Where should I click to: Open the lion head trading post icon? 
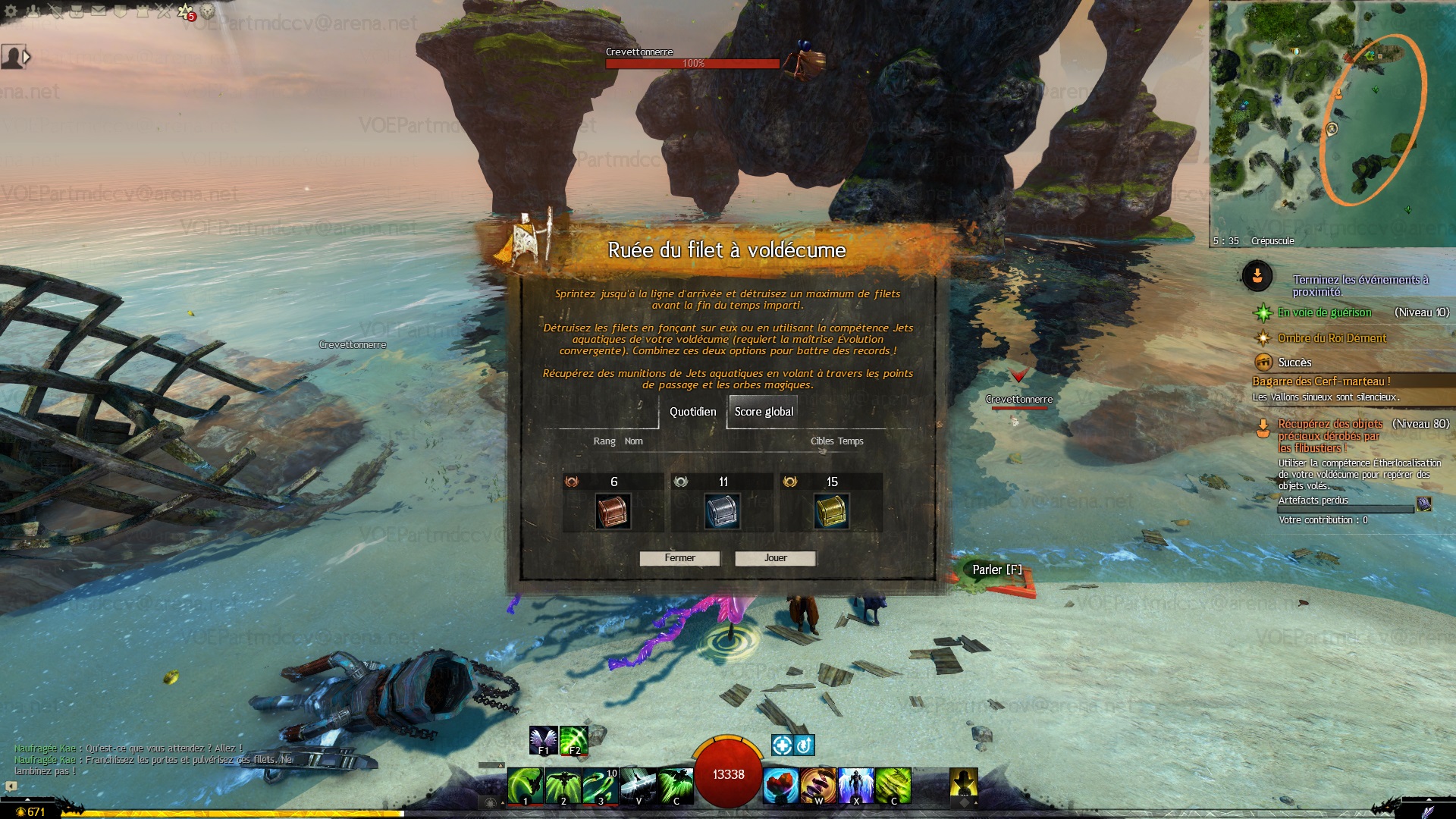pos(207,11)
